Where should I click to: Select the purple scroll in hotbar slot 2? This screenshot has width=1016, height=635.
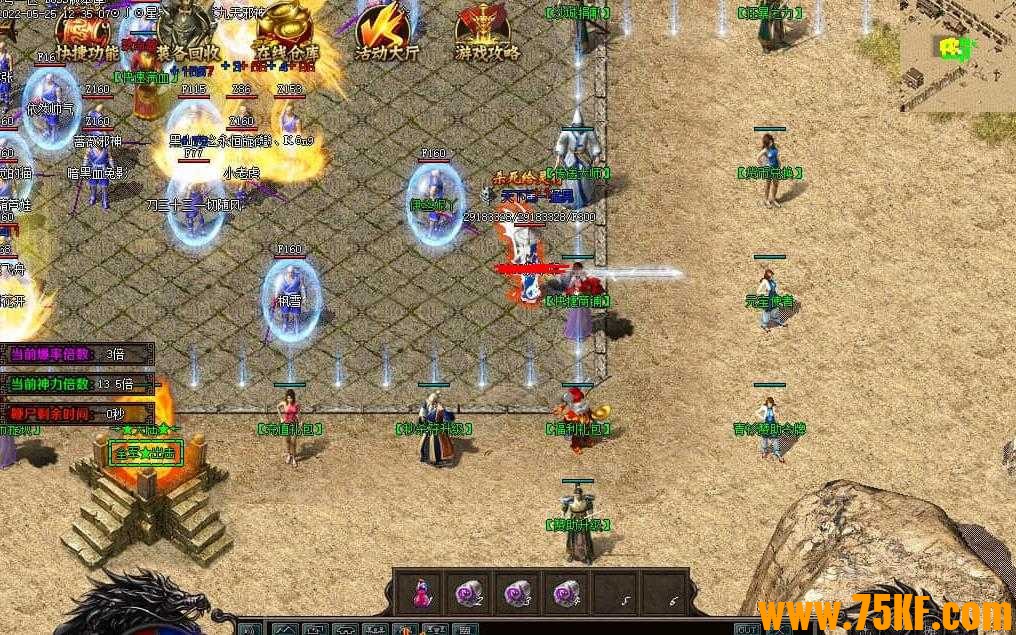pyautogui.click(x=468, y=593)
